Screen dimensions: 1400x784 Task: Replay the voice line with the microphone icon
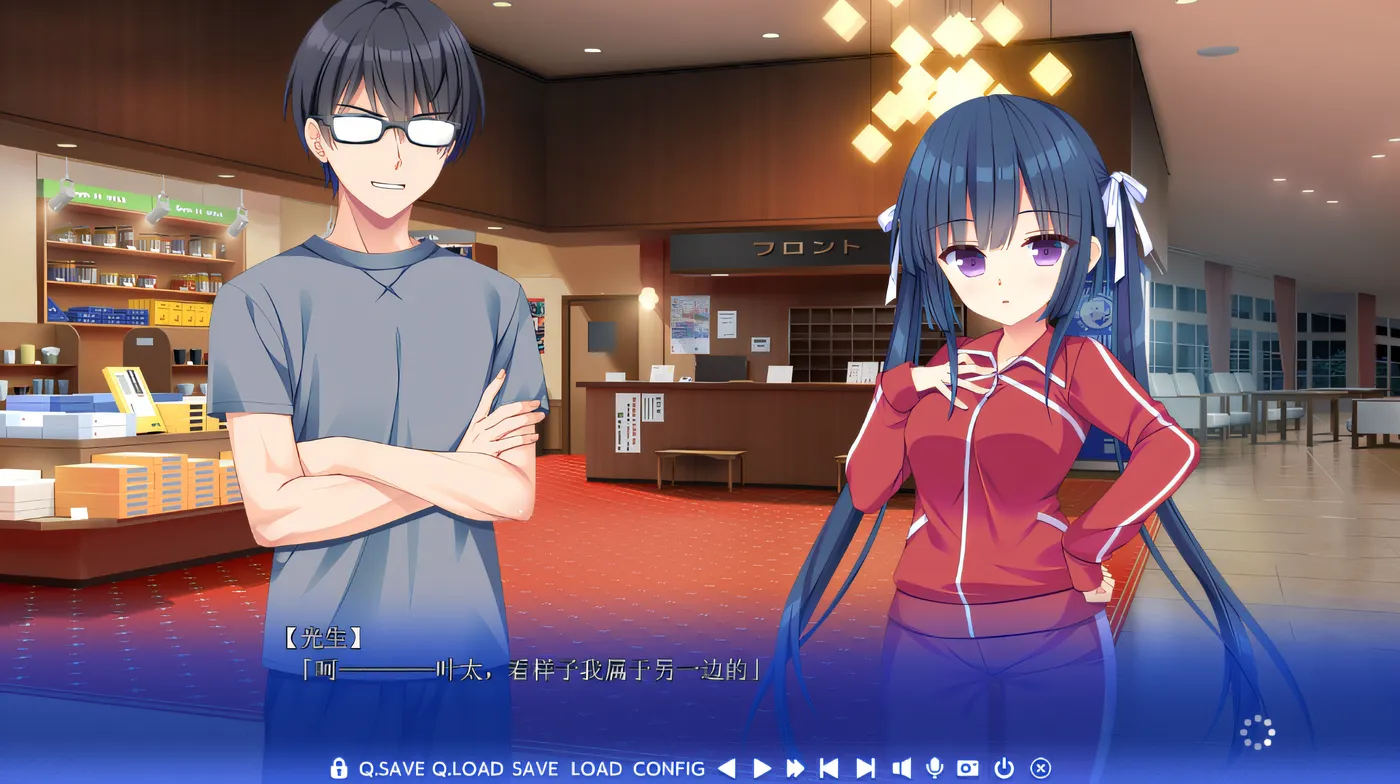[934, 768]
